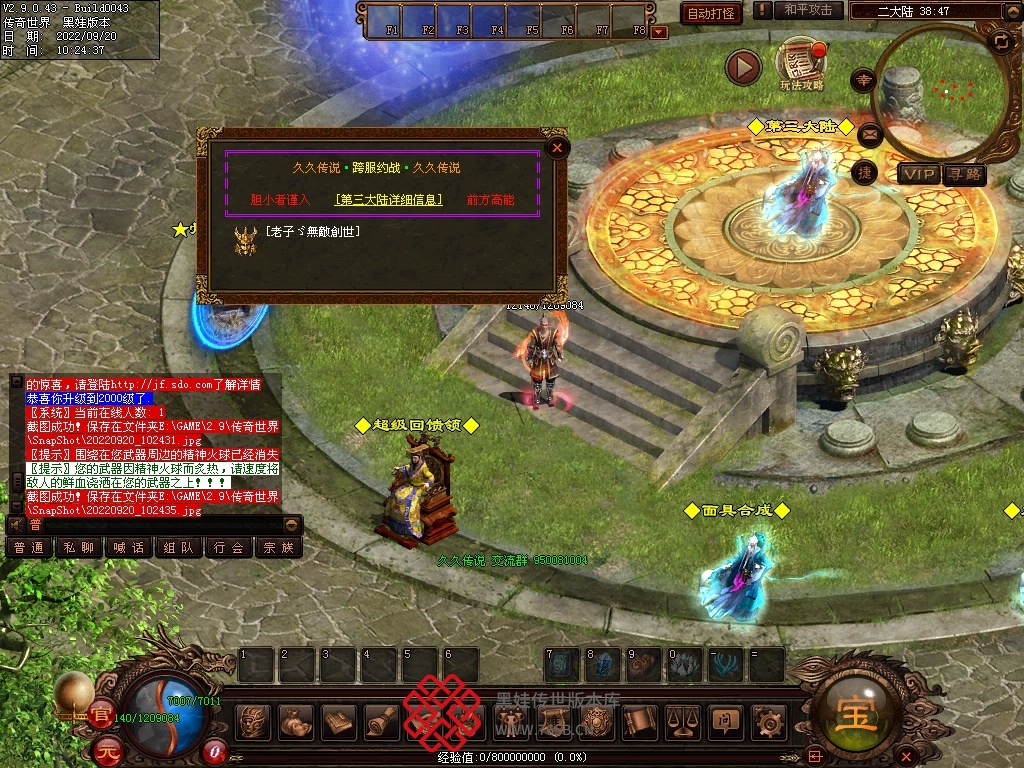This screenshot has height=768, width=1024.
Task: Switch the 和平攻击 attack mode
Action: tap(808, 10)
